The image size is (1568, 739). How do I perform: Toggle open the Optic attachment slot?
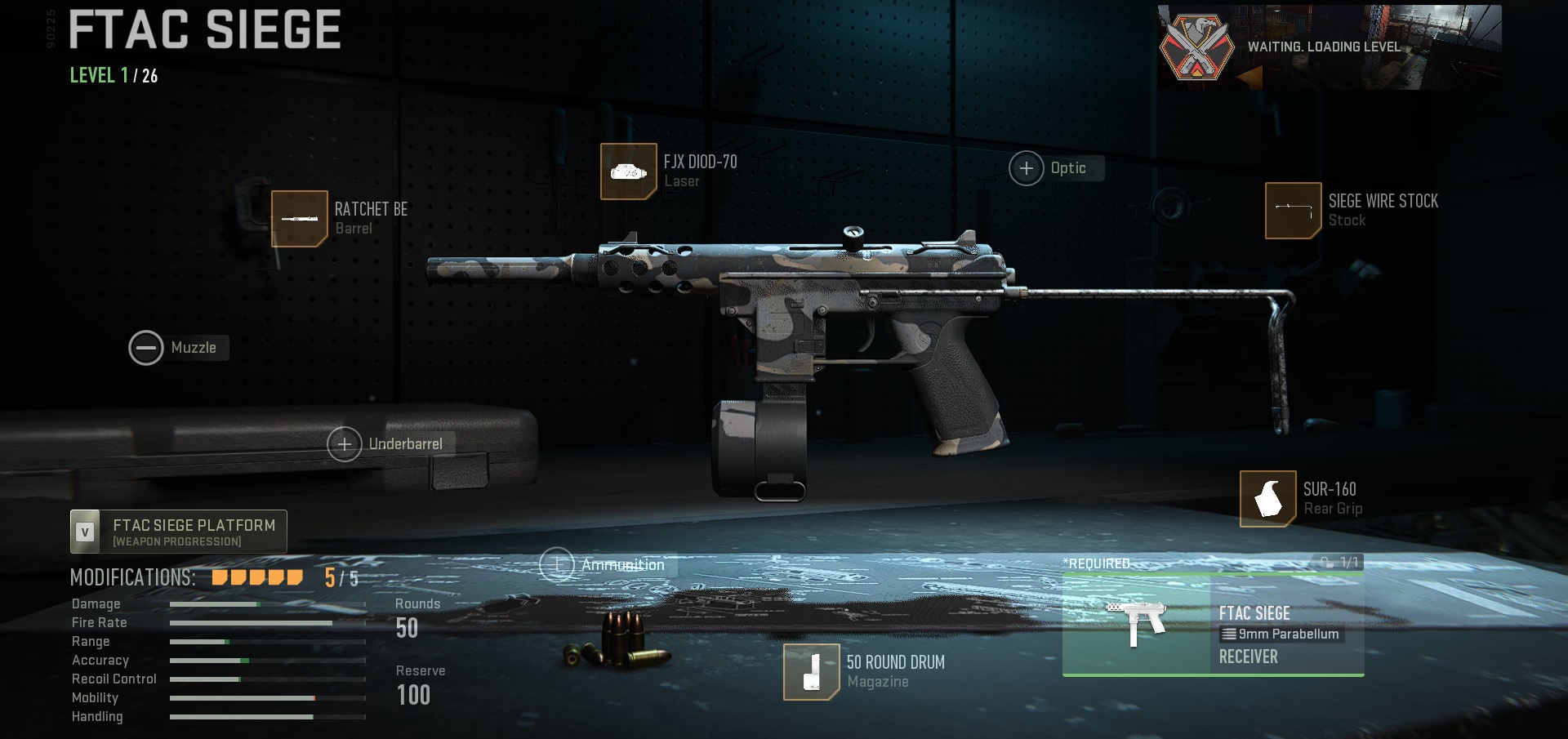(x=1027, y=167)
